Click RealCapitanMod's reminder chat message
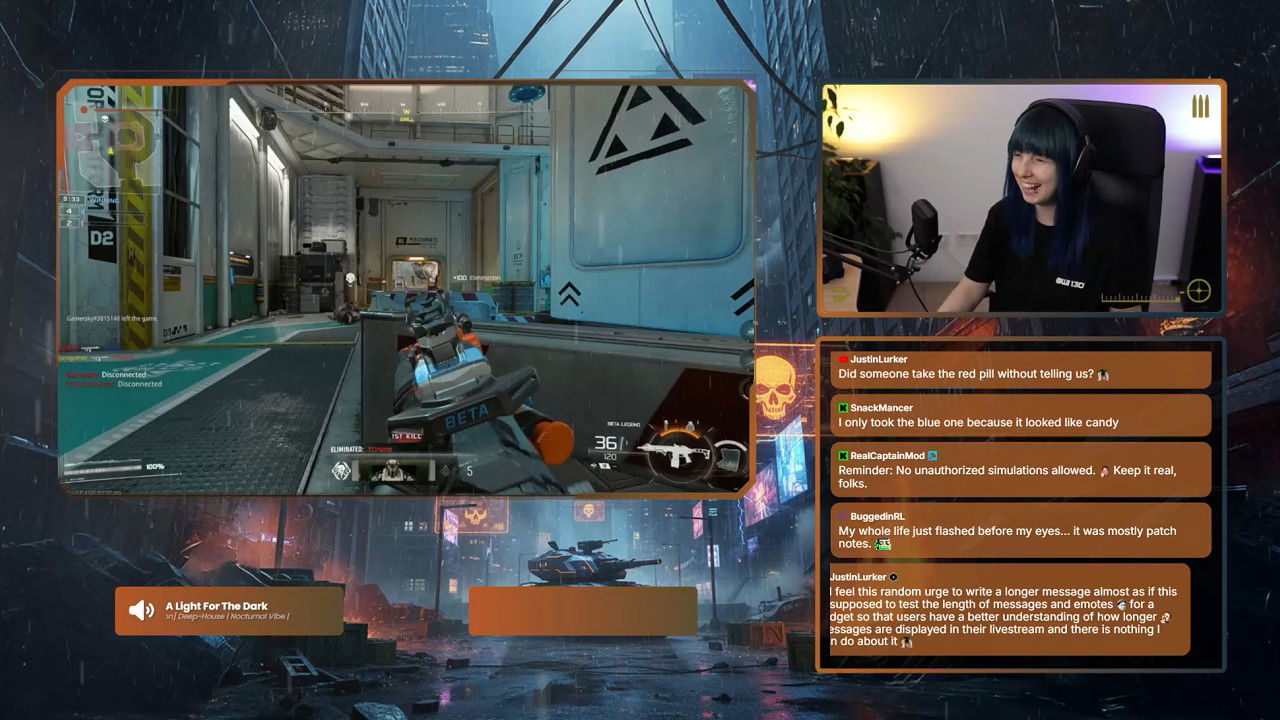This screenshot has width=1280, height=720. coord(1020,469)
